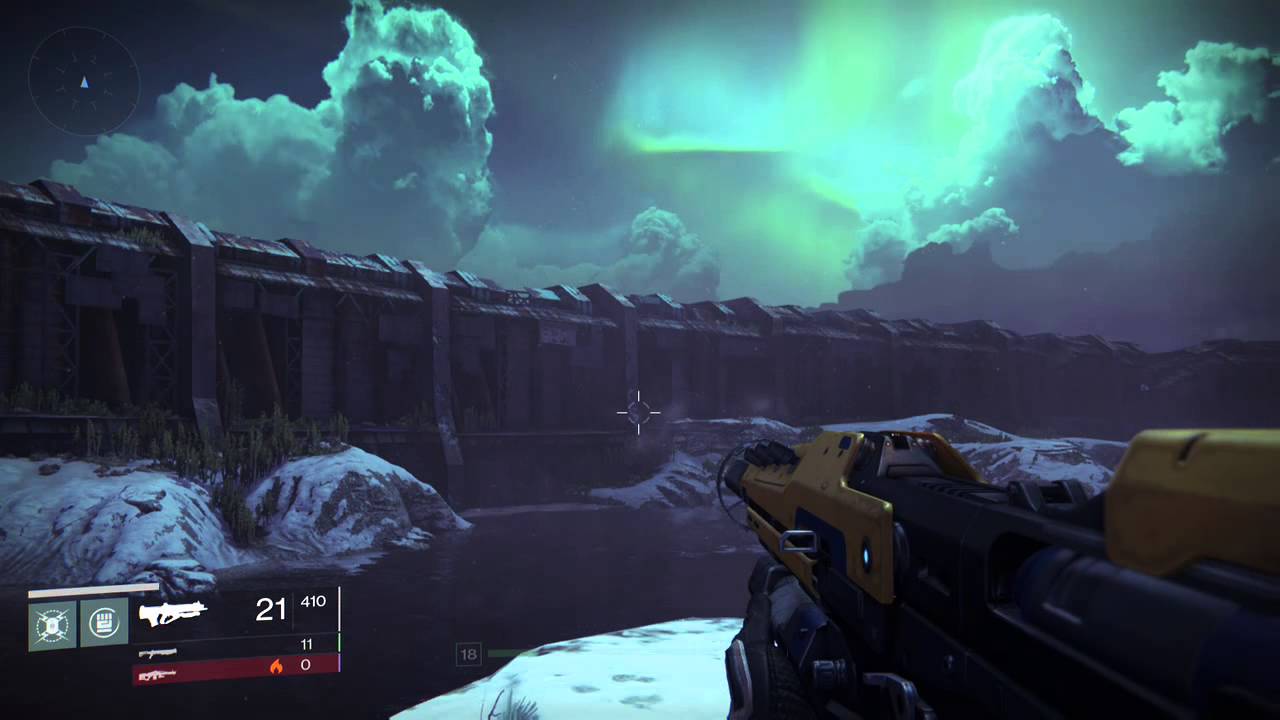Click the circular radar in the corner
Image resolution: width=1280 pixels, height=720 pixels.
click(x=84, y=81)
